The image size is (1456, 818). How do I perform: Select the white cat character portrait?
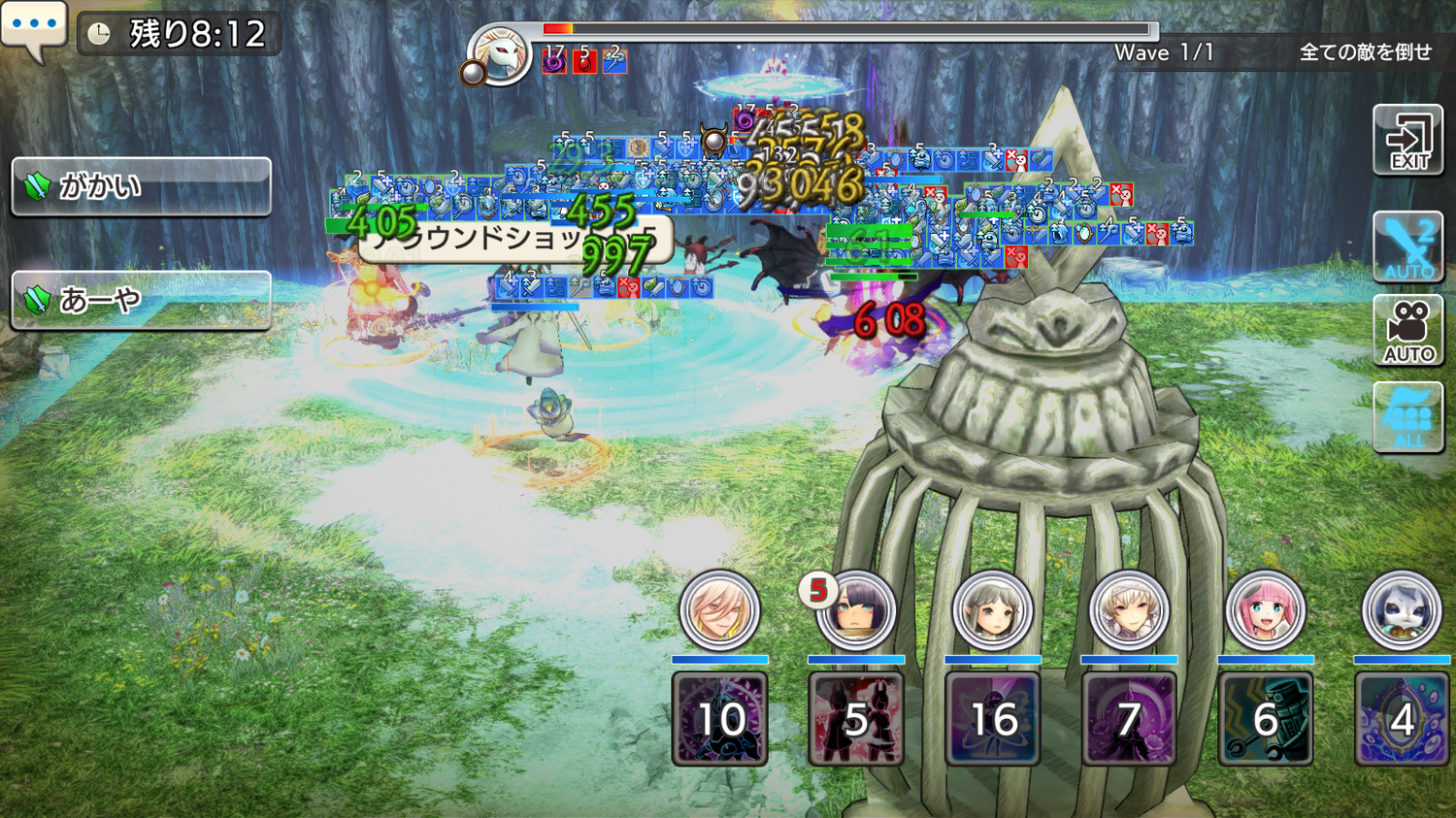(1402, 611)
